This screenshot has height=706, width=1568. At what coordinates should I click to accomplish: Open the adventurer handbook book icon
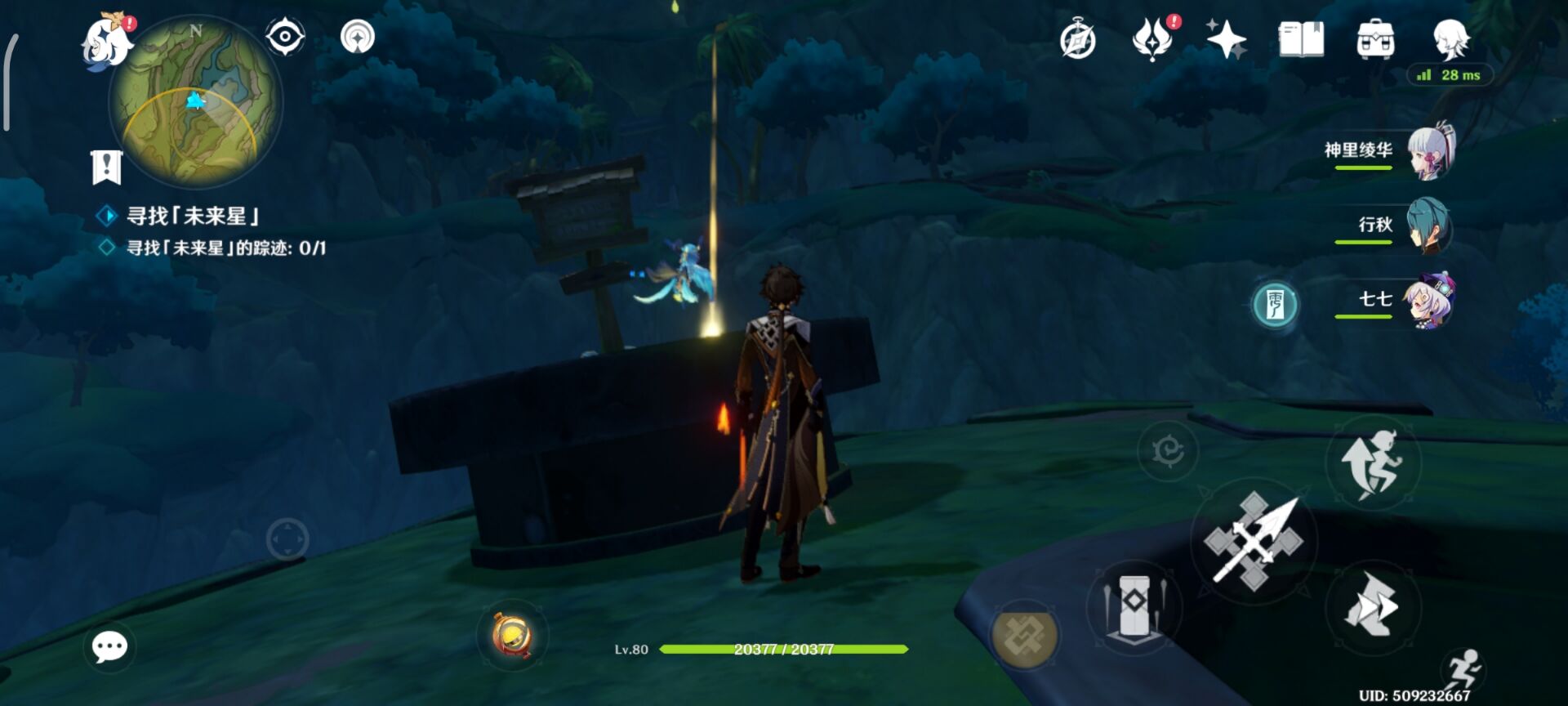1301,39
